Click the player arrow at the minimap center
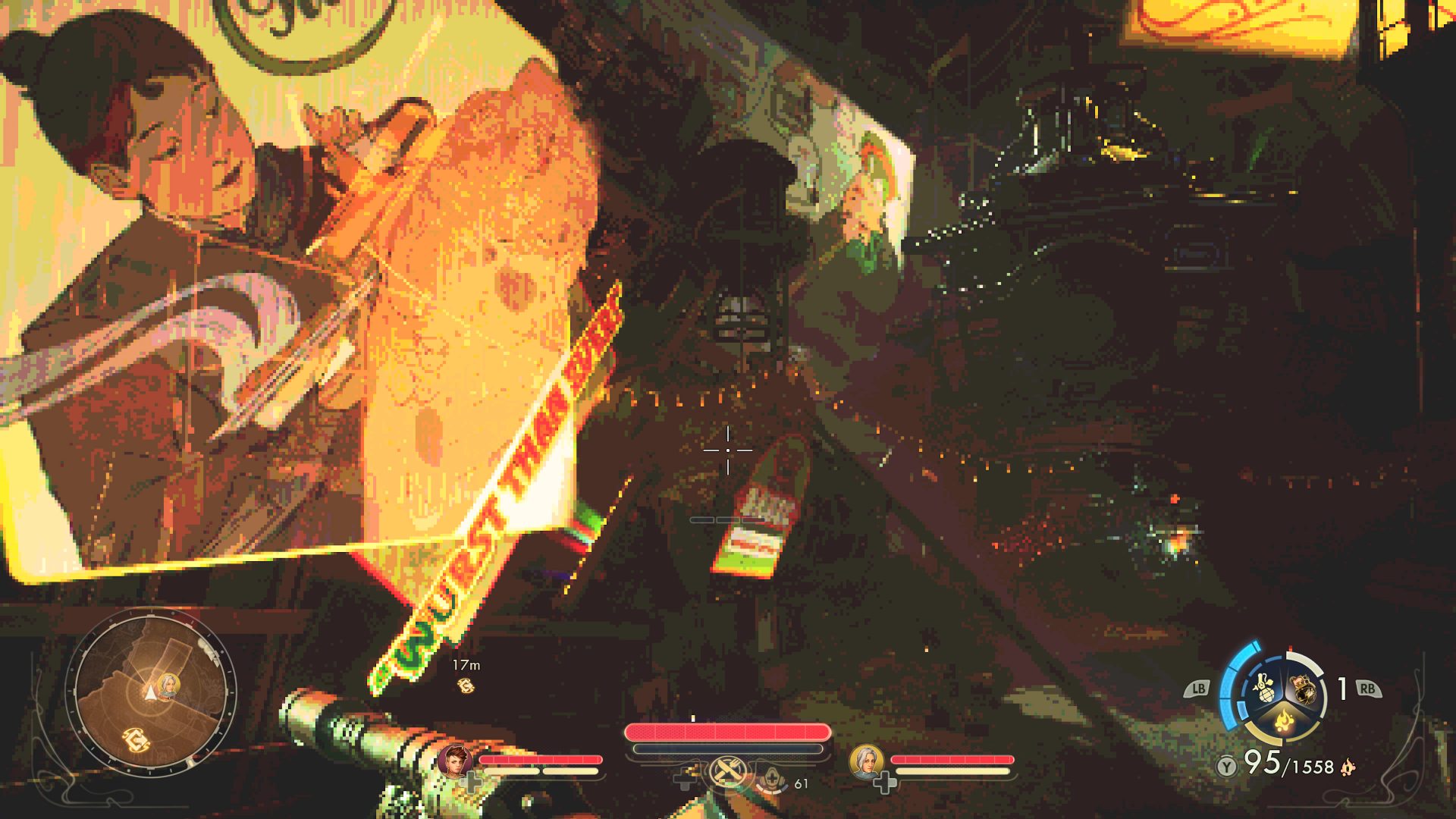Viewport: 1456px width, 819px height. pyautogui.click(x=150, y=692)
